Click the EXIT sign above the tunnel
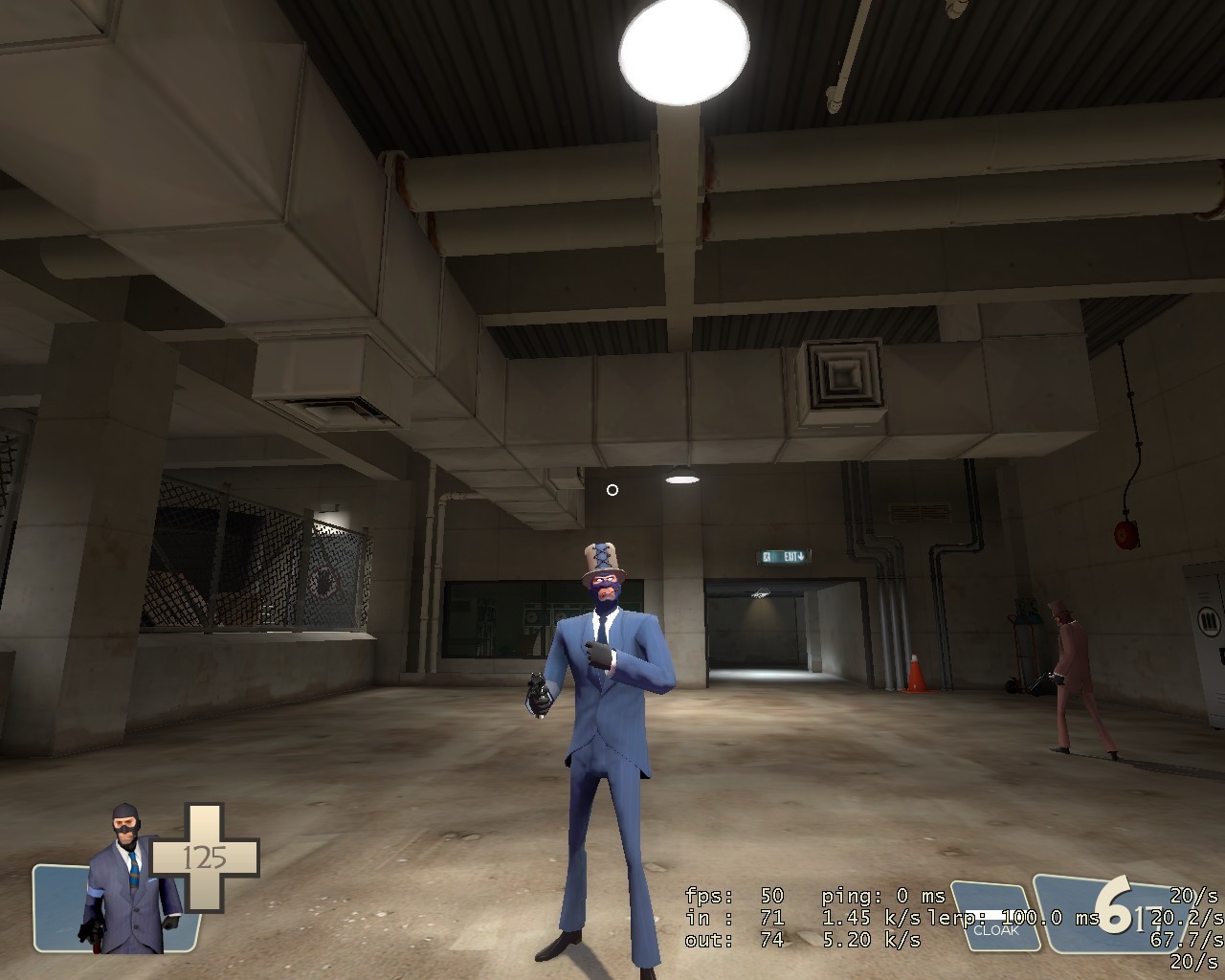1225x980 pixels. [782, 554]
